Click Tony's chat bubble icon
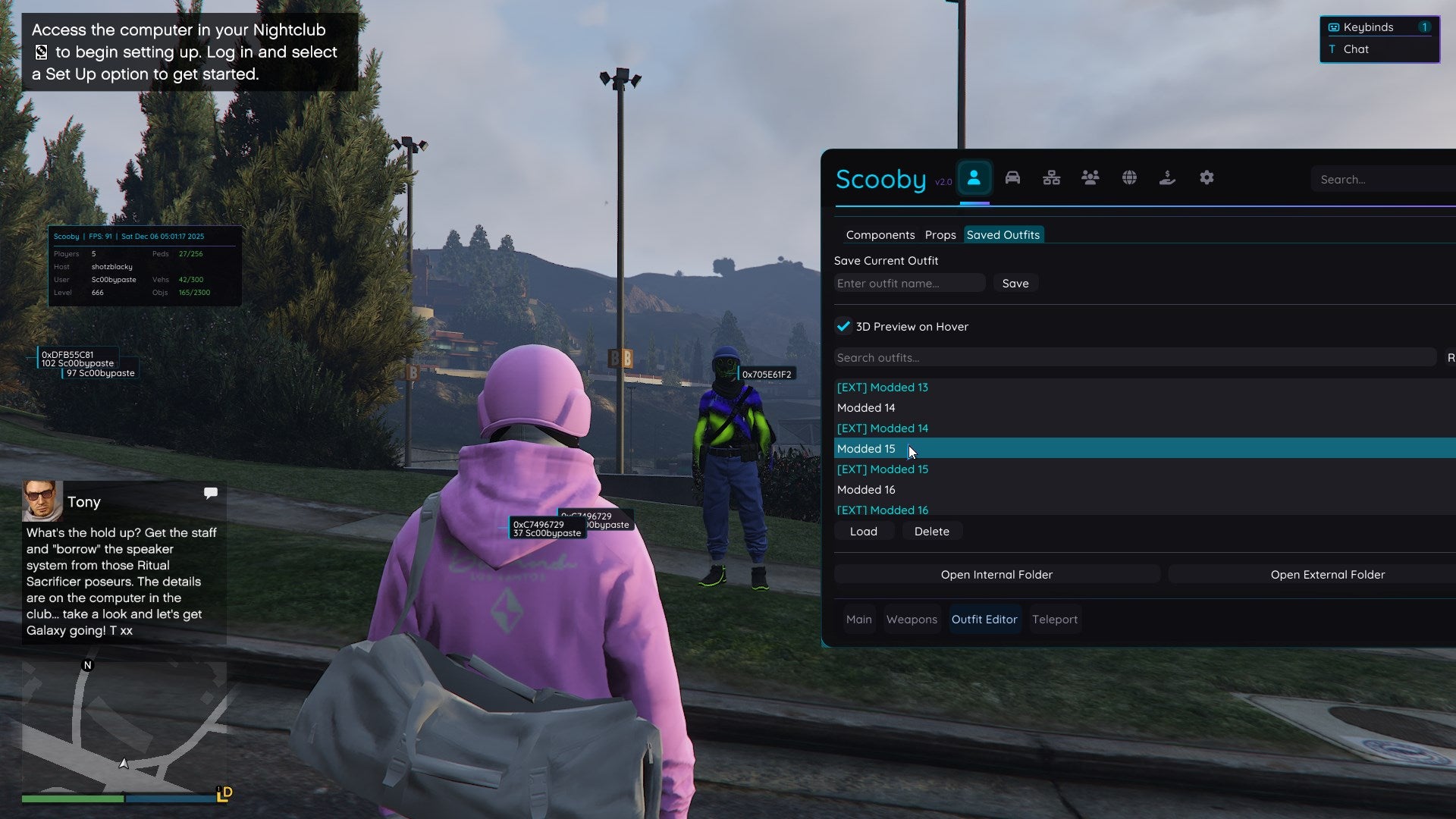 (210, 493)
